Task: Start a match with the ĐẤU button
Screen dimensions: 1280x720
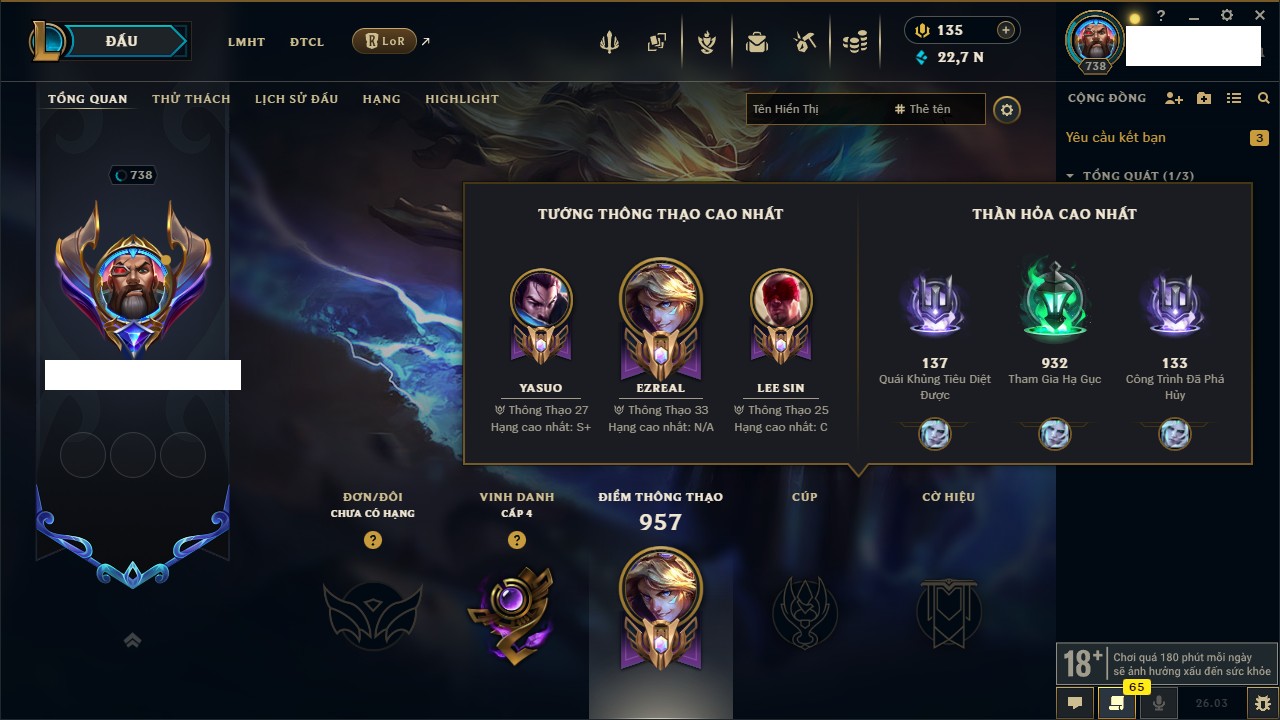Action: (x=122, y=41)
